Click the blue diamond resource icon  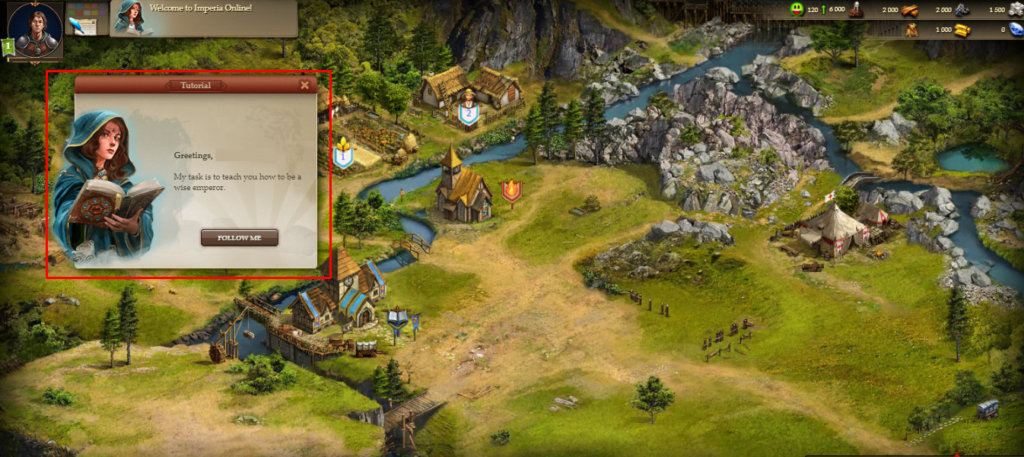1016,30
